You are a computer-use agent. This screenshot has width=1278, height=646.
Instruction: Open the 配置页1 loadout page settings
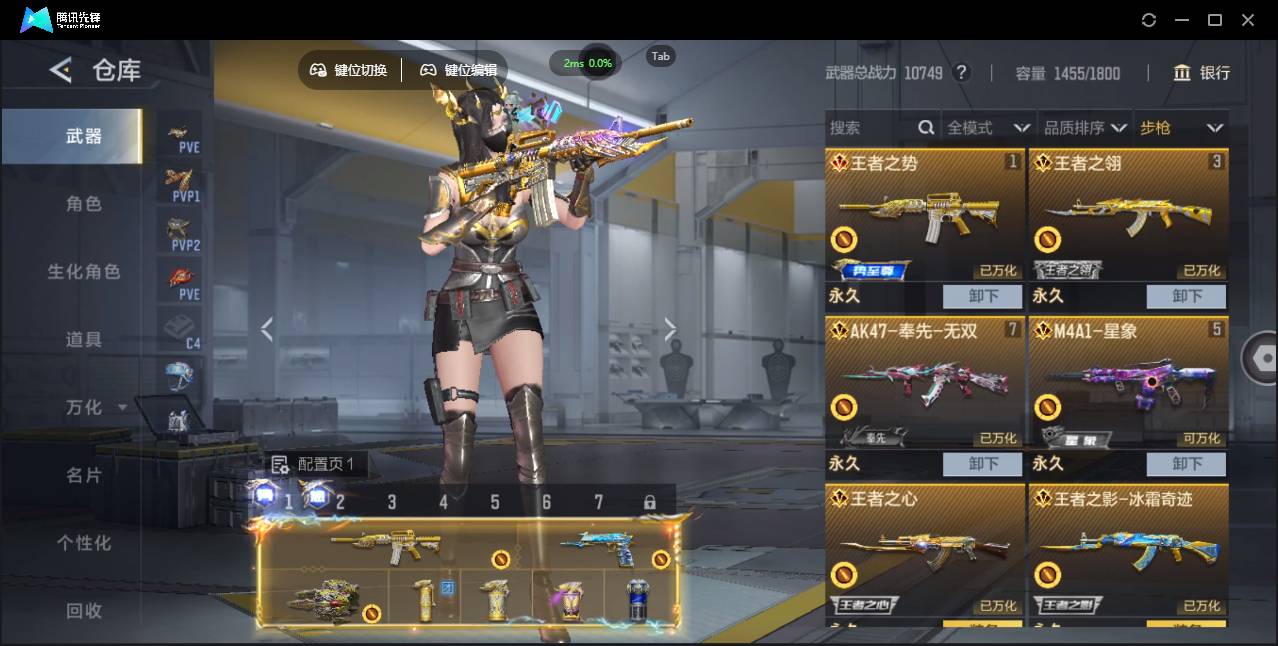pos(314,465)
